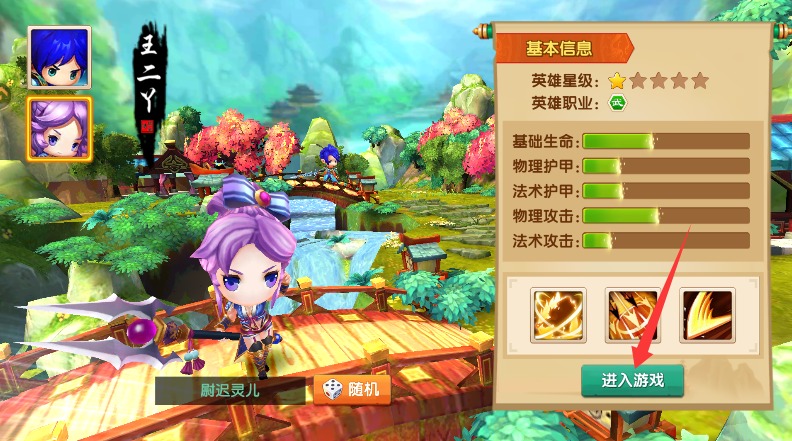View the spinning flame skill icon

tap(558, 315)
